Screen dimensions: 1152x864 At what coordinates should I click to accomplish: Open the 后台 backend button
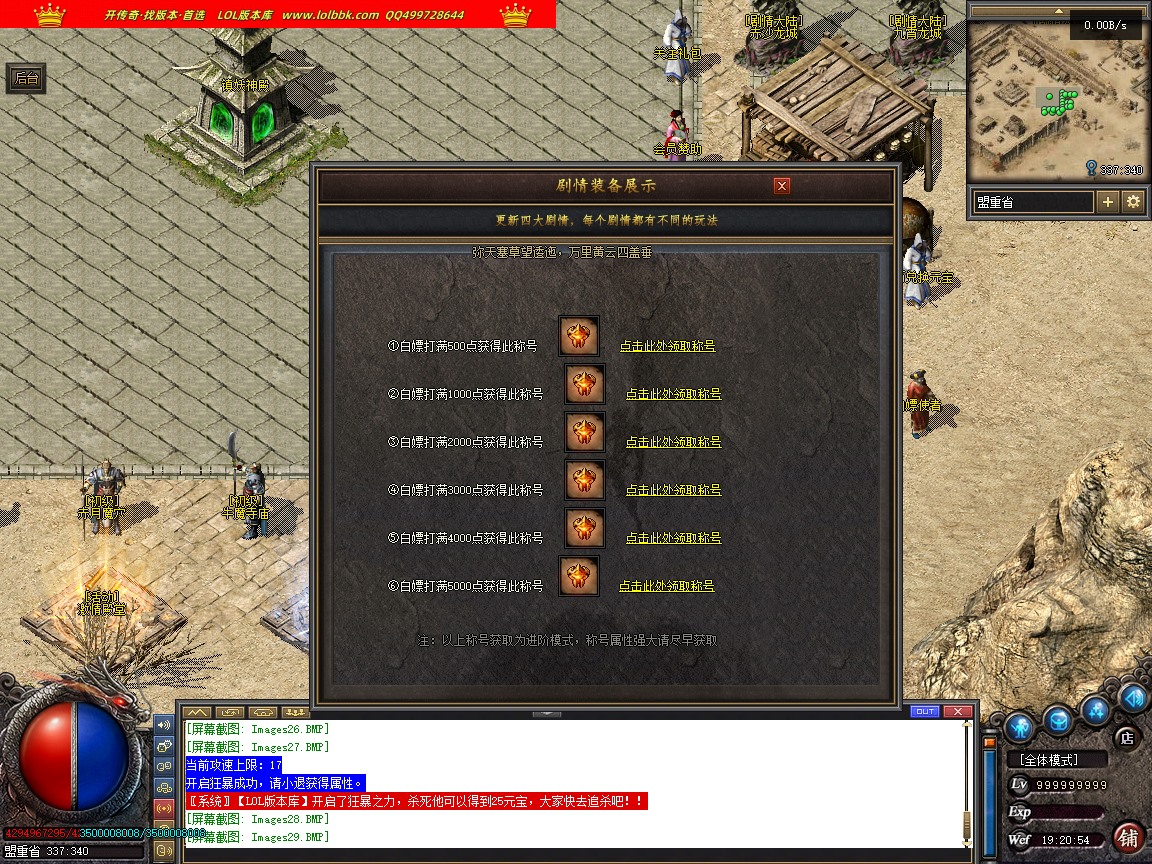click(x=26, y=79)
